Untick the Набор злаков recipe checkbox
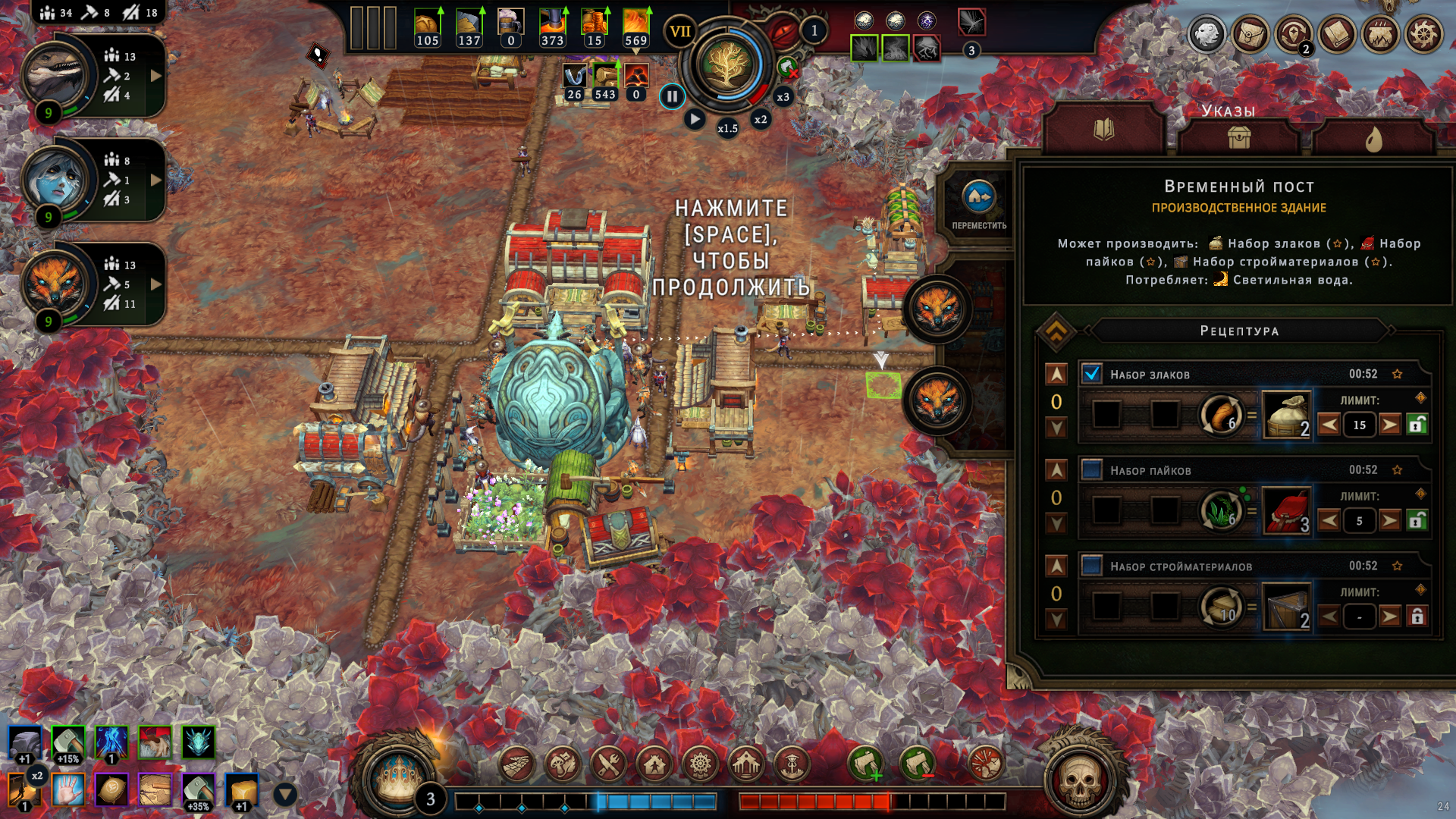 pyautogui.click(x=1091, y=374)
